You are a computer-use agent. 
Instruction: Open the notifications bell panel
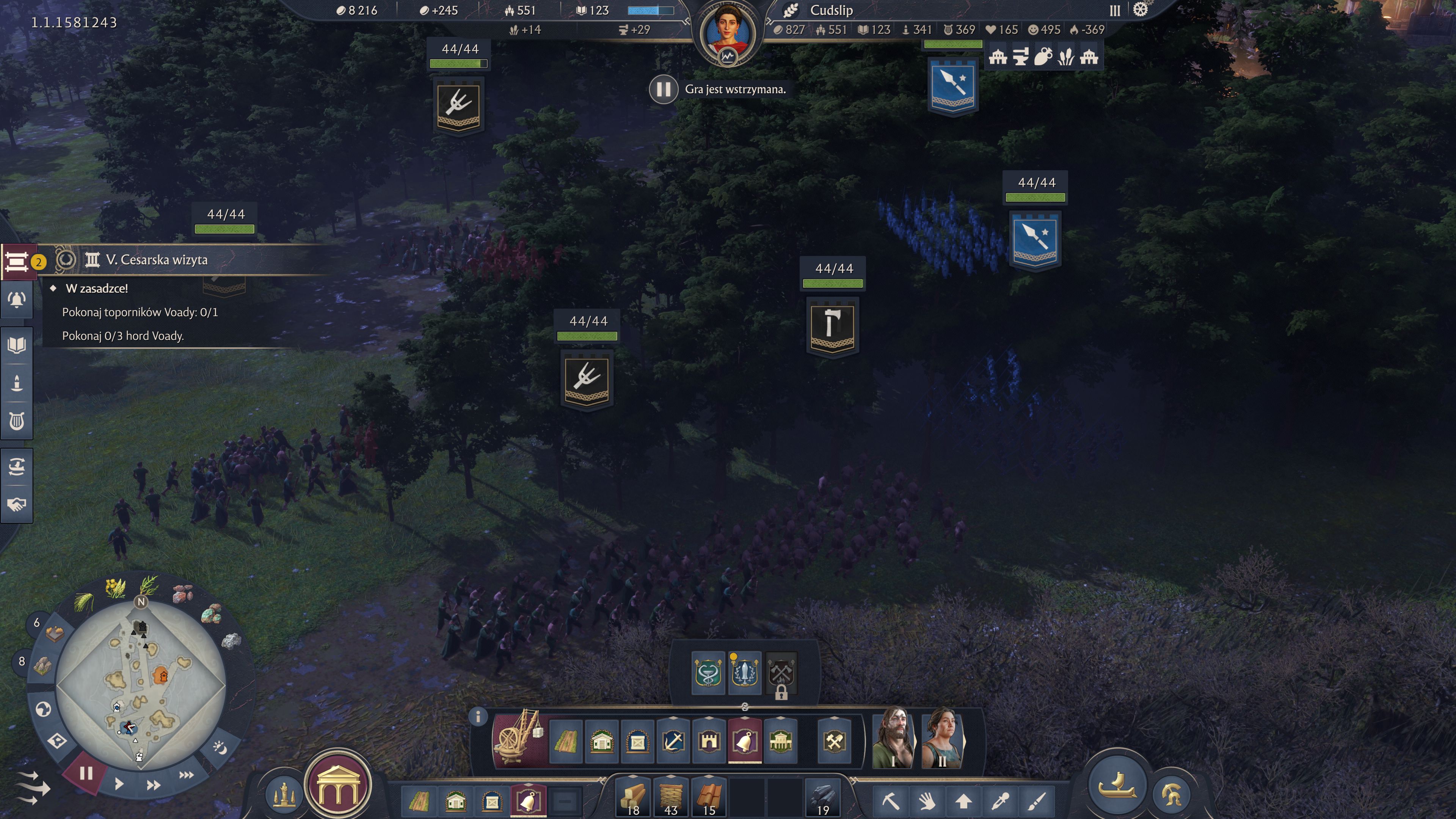click(x=17, y=300)
